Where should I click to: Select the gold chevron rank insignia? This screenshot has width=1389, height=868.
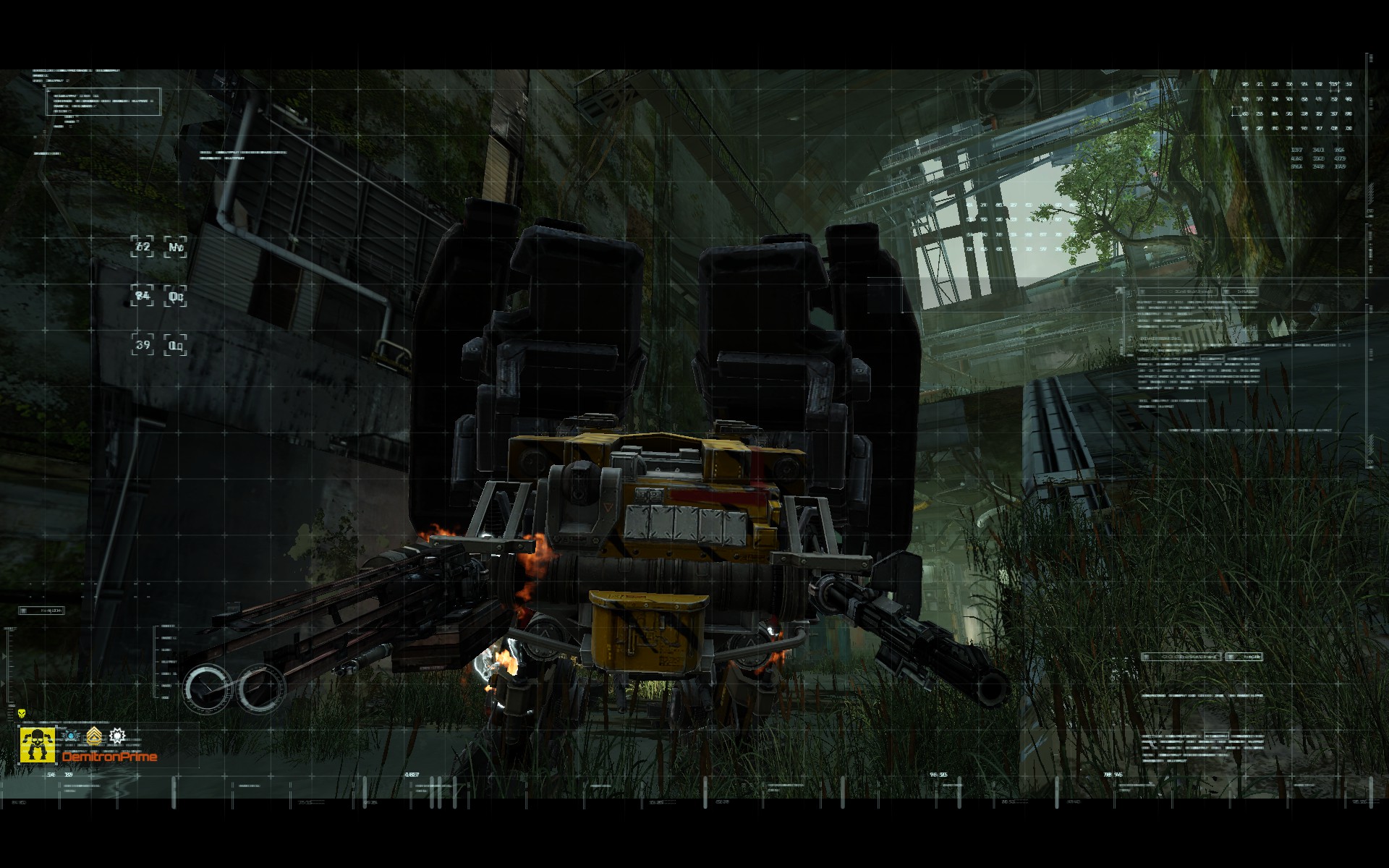click(x=94, y=736)
